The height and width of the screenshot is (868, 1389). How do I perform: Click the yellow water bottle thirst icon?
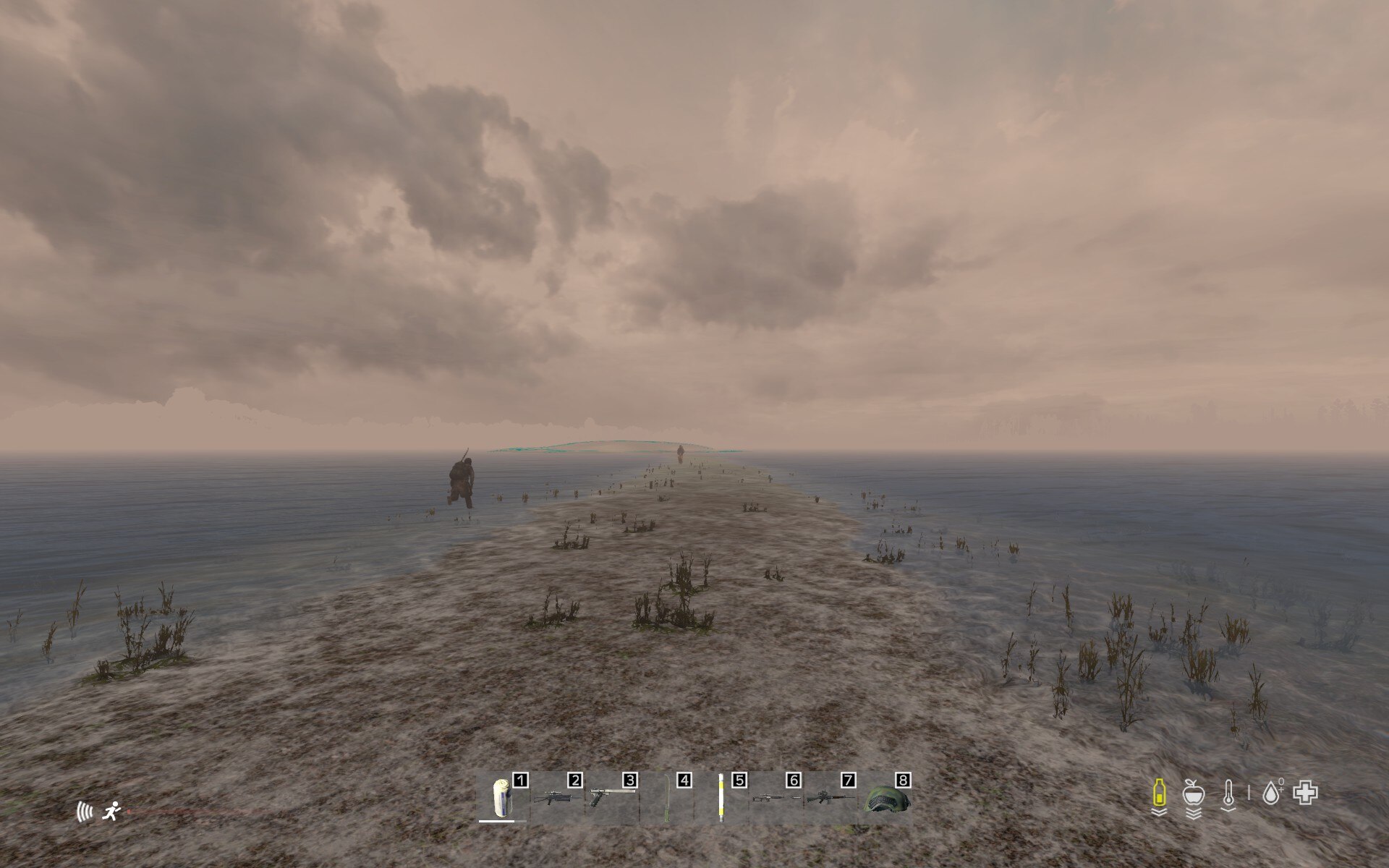point(1159,793)
